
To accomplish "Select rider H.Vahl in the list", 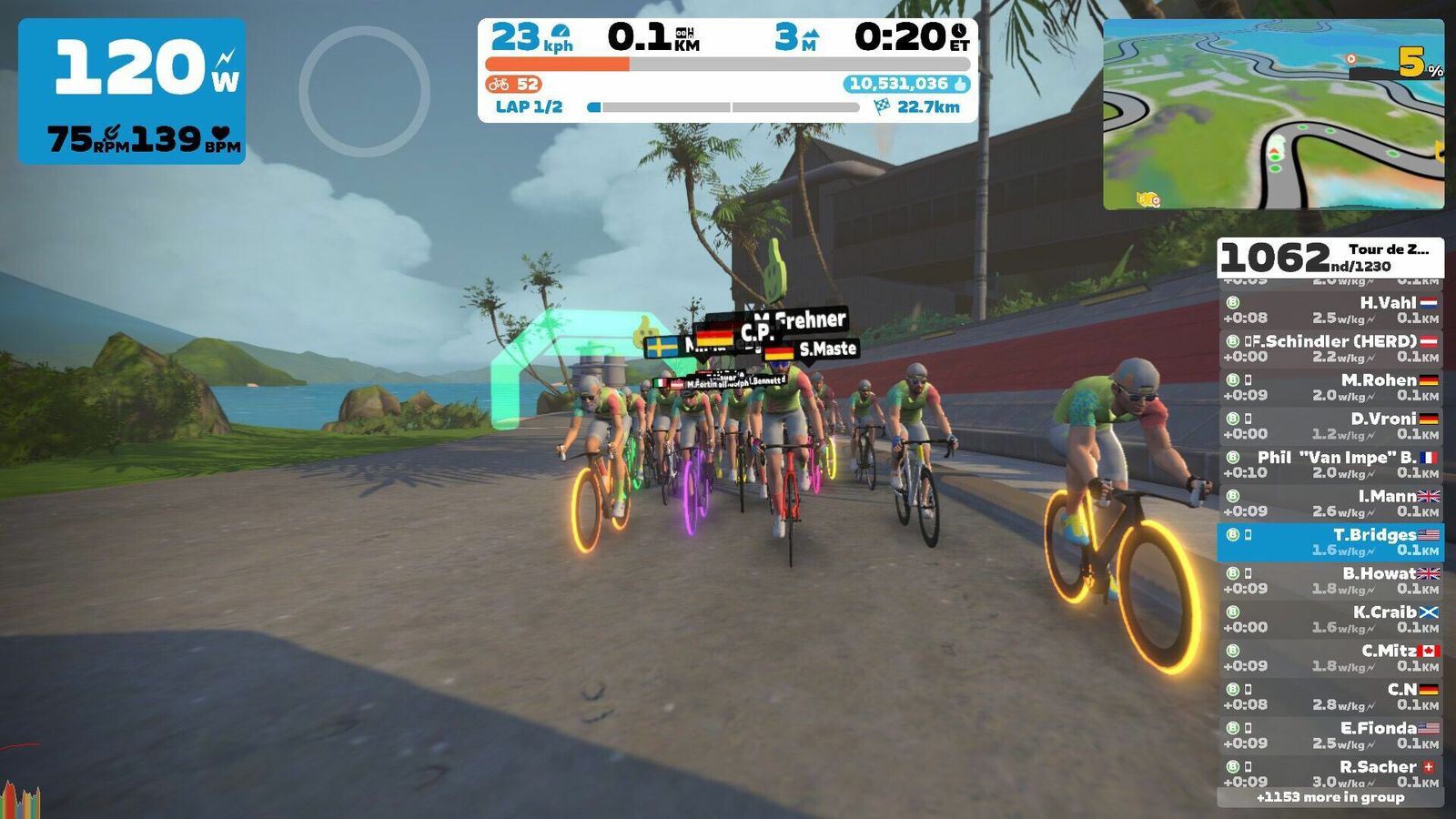I will pyautogui.click(x=1330, y=310).
